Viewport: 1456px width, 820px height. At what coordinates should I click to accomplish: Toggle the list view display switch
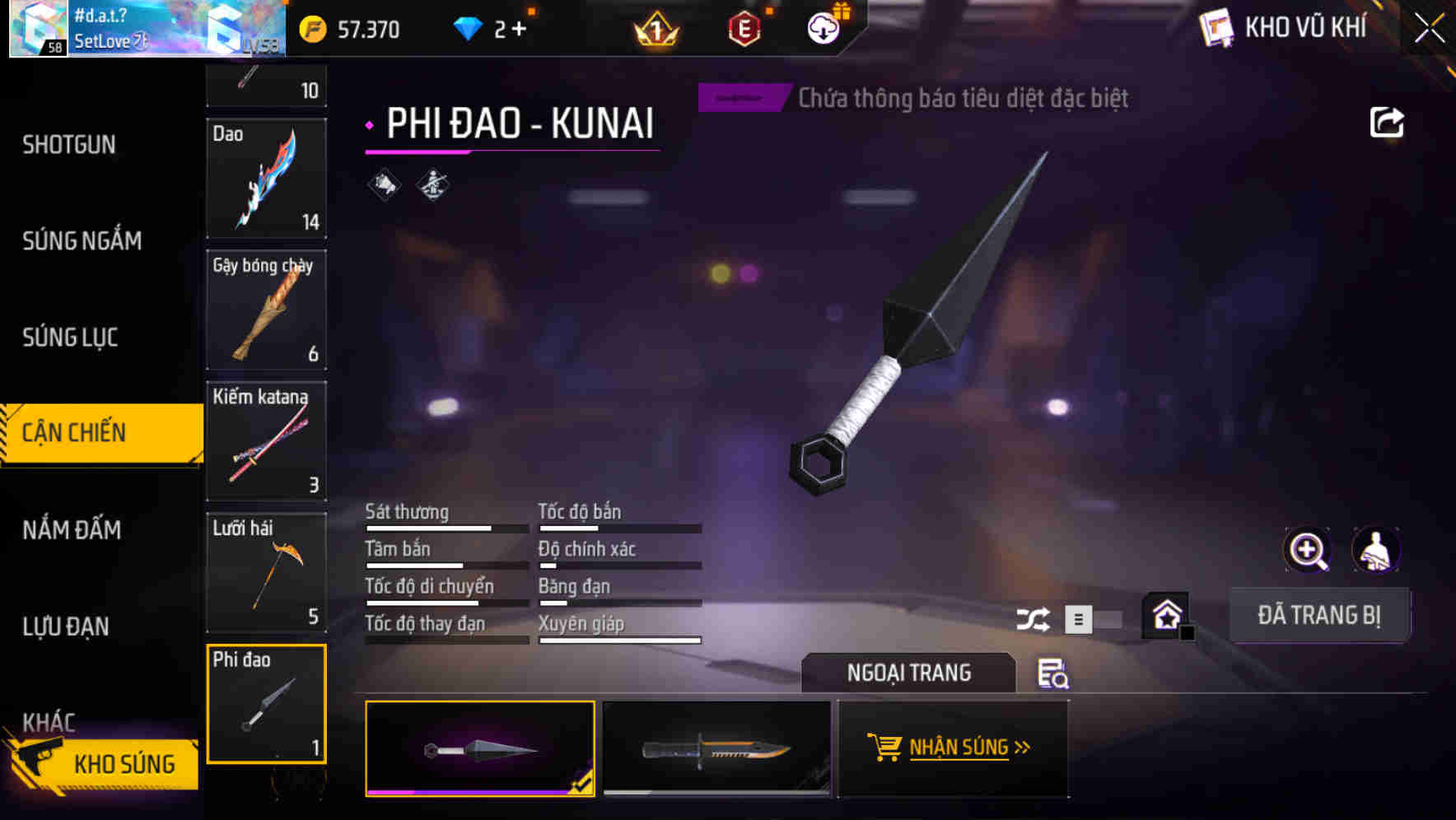click(x=1080, y=618)
